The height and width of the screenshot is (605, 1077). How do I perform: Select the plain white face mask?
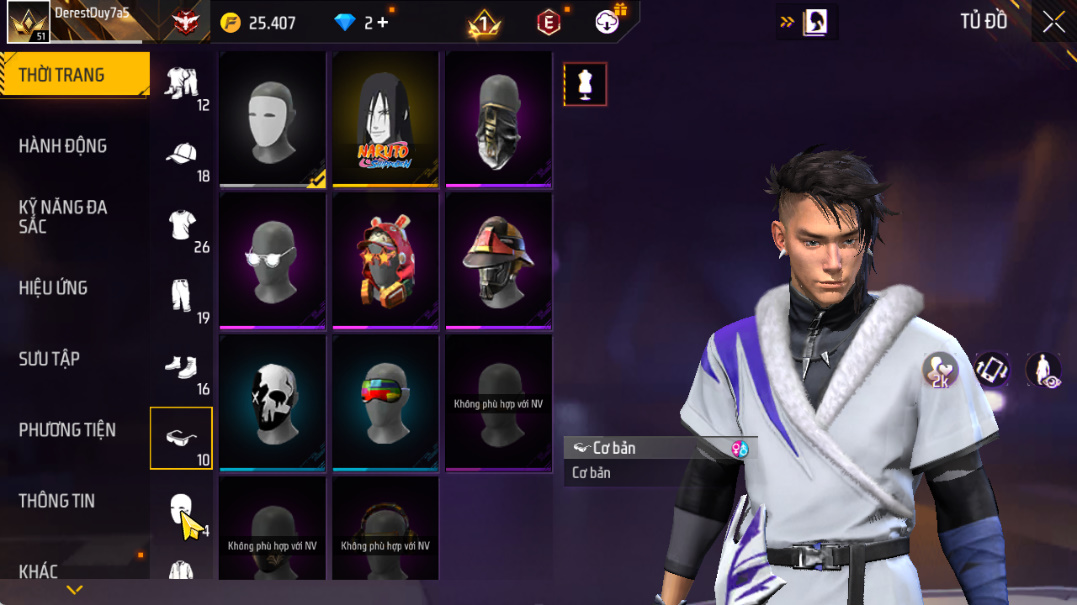pos(272,119)
